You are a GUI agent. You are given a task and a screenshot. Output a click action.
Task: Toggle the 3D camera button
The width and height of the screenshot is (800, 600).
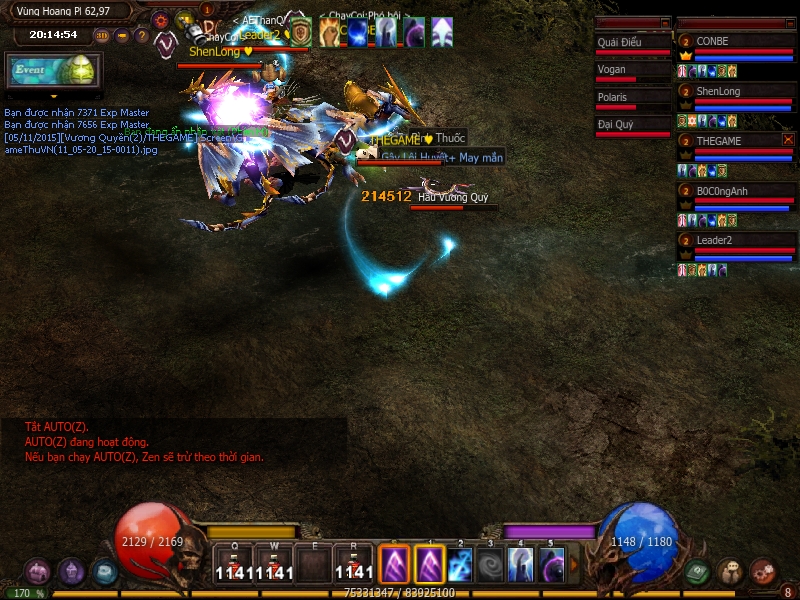(101, 36)
